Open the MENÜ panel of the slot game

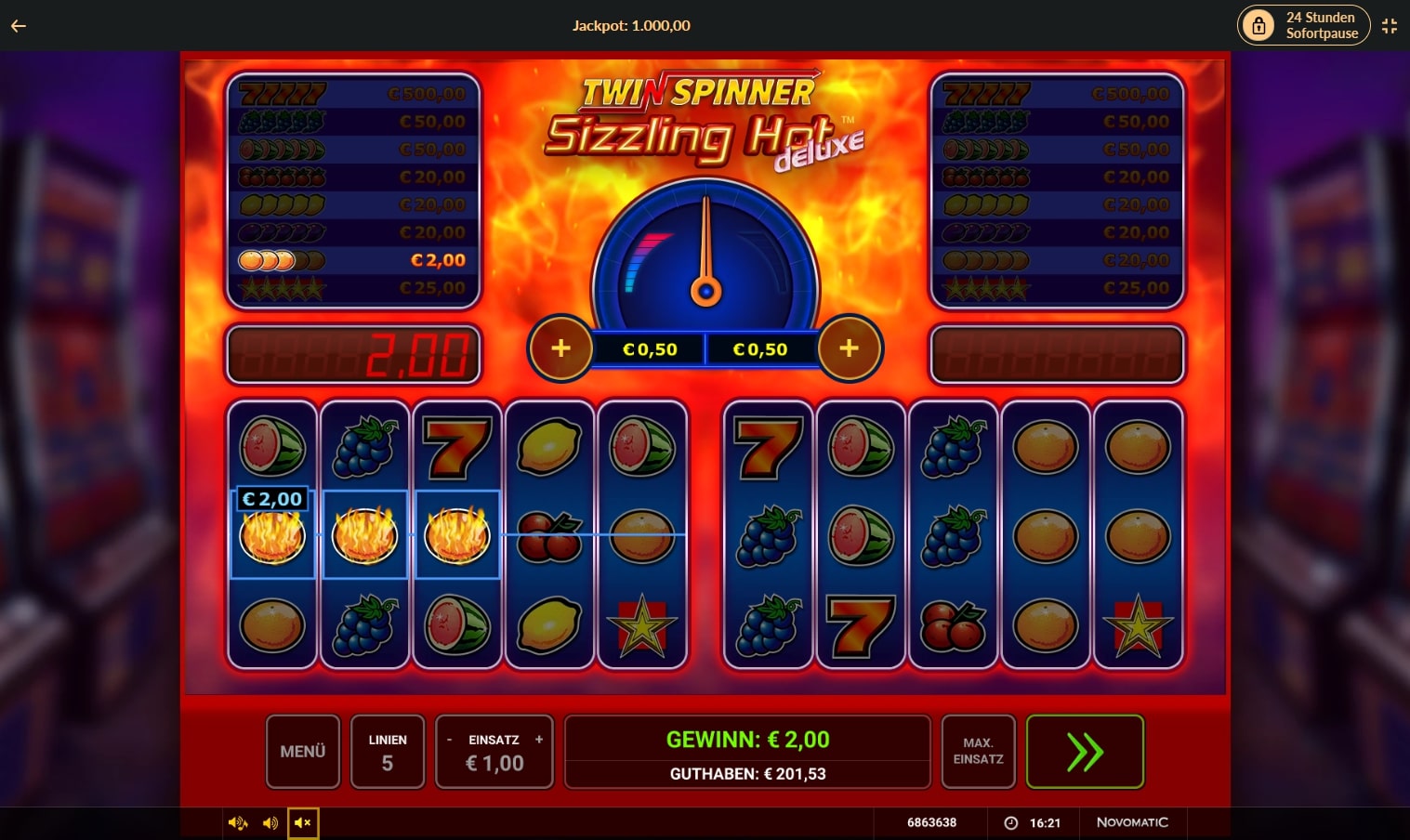tap(302, 751)
